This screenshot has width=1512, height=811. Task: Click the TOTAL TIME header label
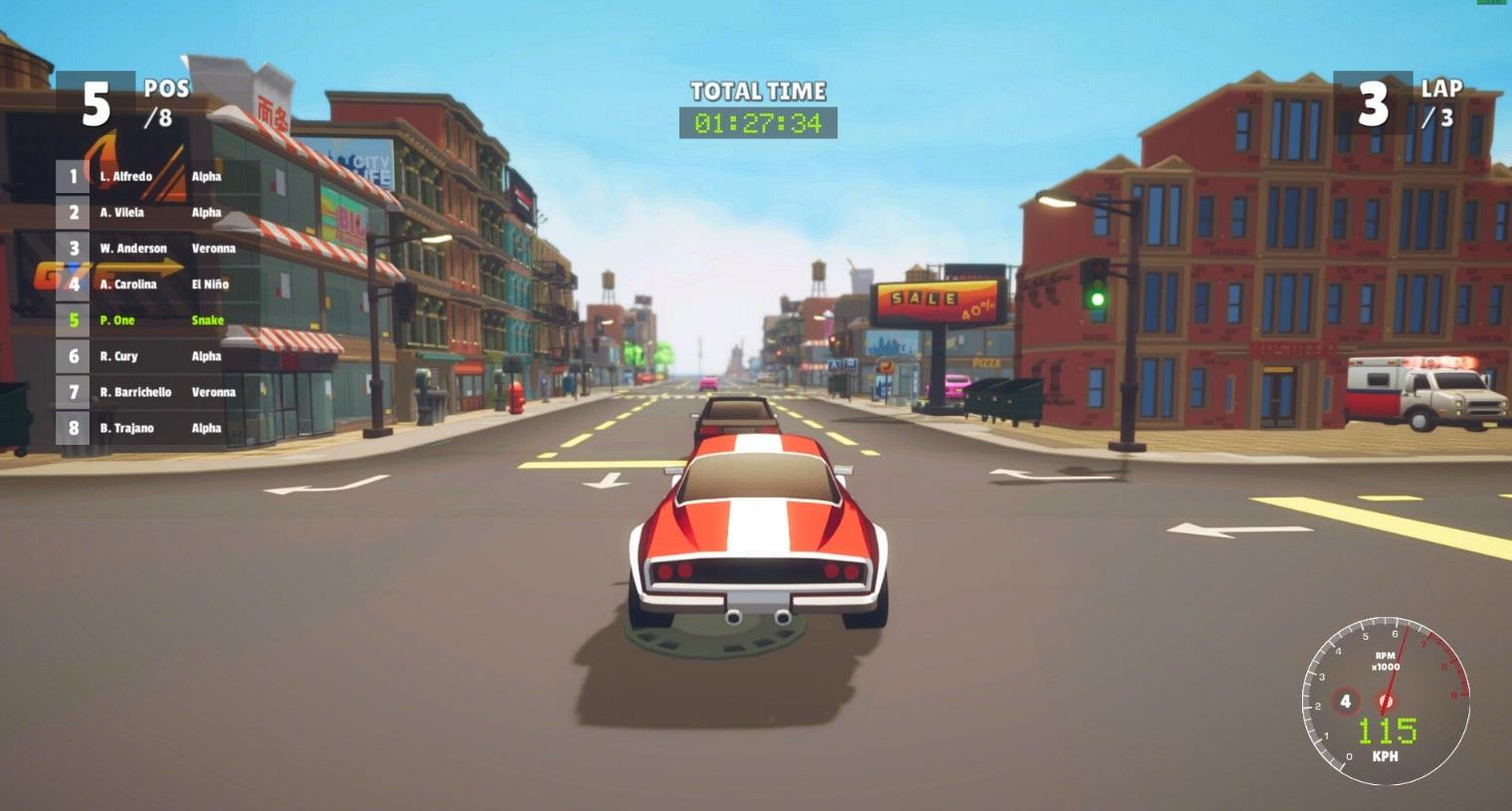coord(756,91)
